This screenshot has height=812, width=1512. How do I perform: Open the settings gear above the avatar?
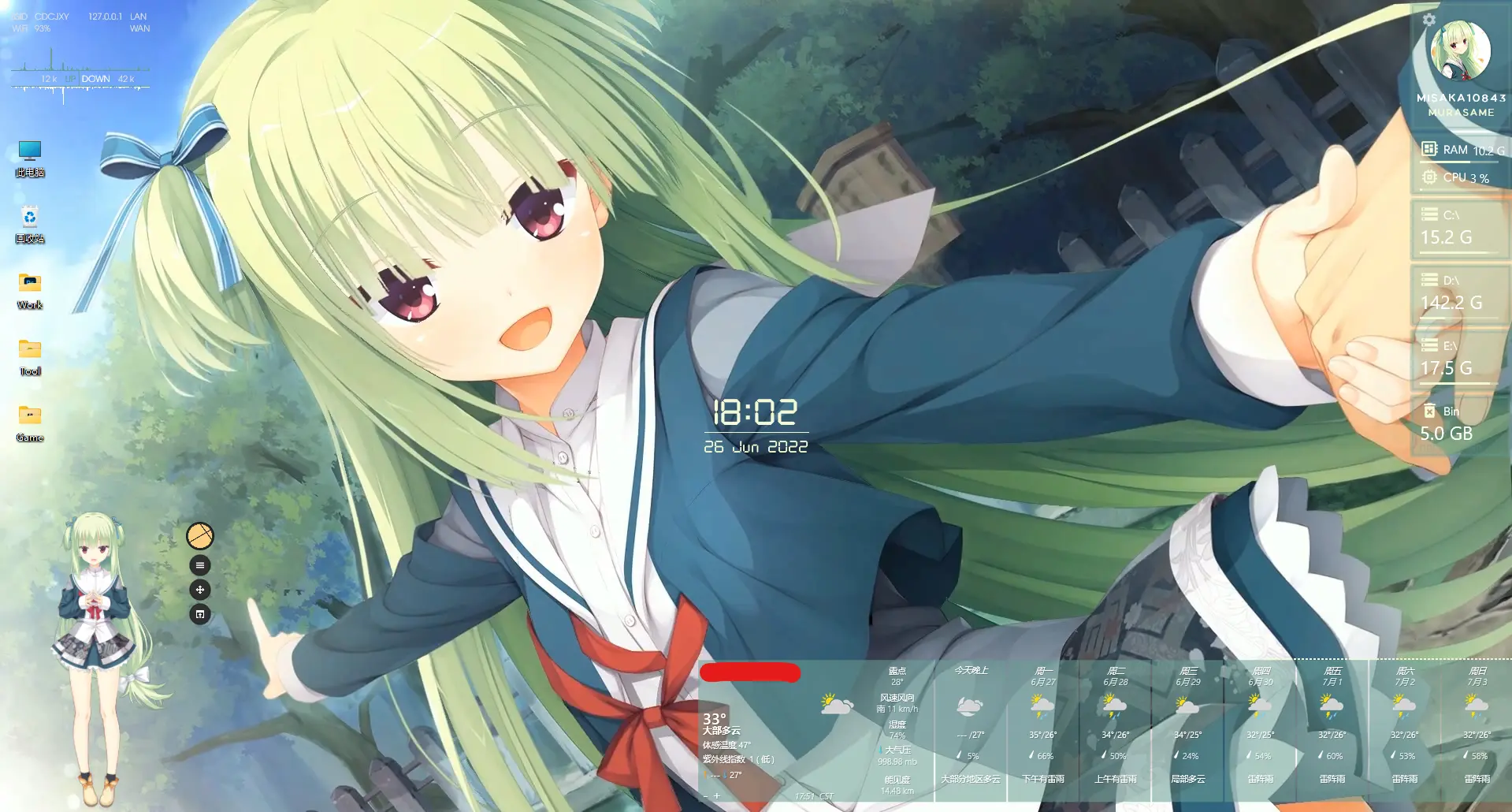pyautogui.click(x=1429, y=20)
